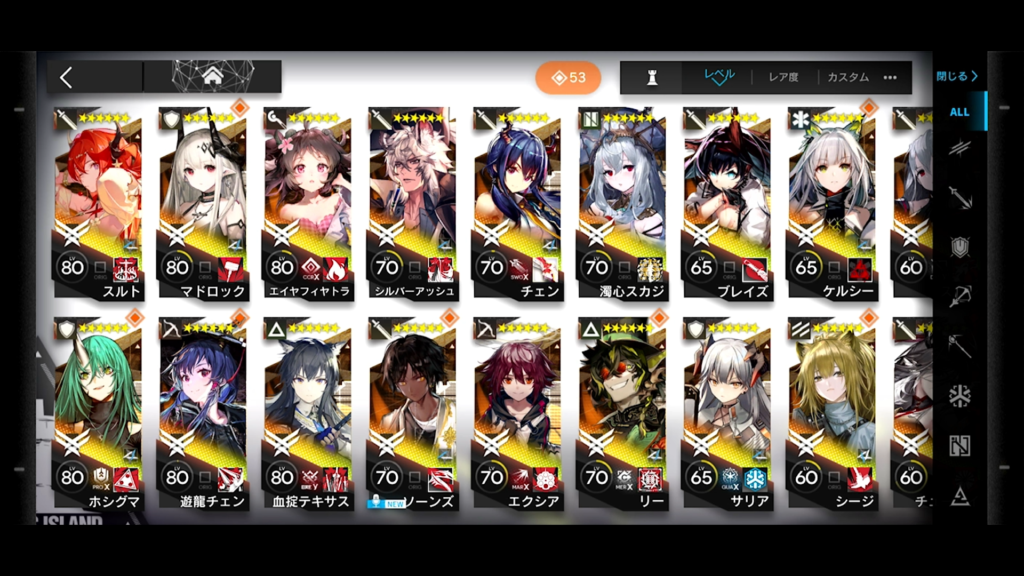The height and width of the screenshot is (576, 1024).
Task: Show ALL operator classes
Action: 959,112
